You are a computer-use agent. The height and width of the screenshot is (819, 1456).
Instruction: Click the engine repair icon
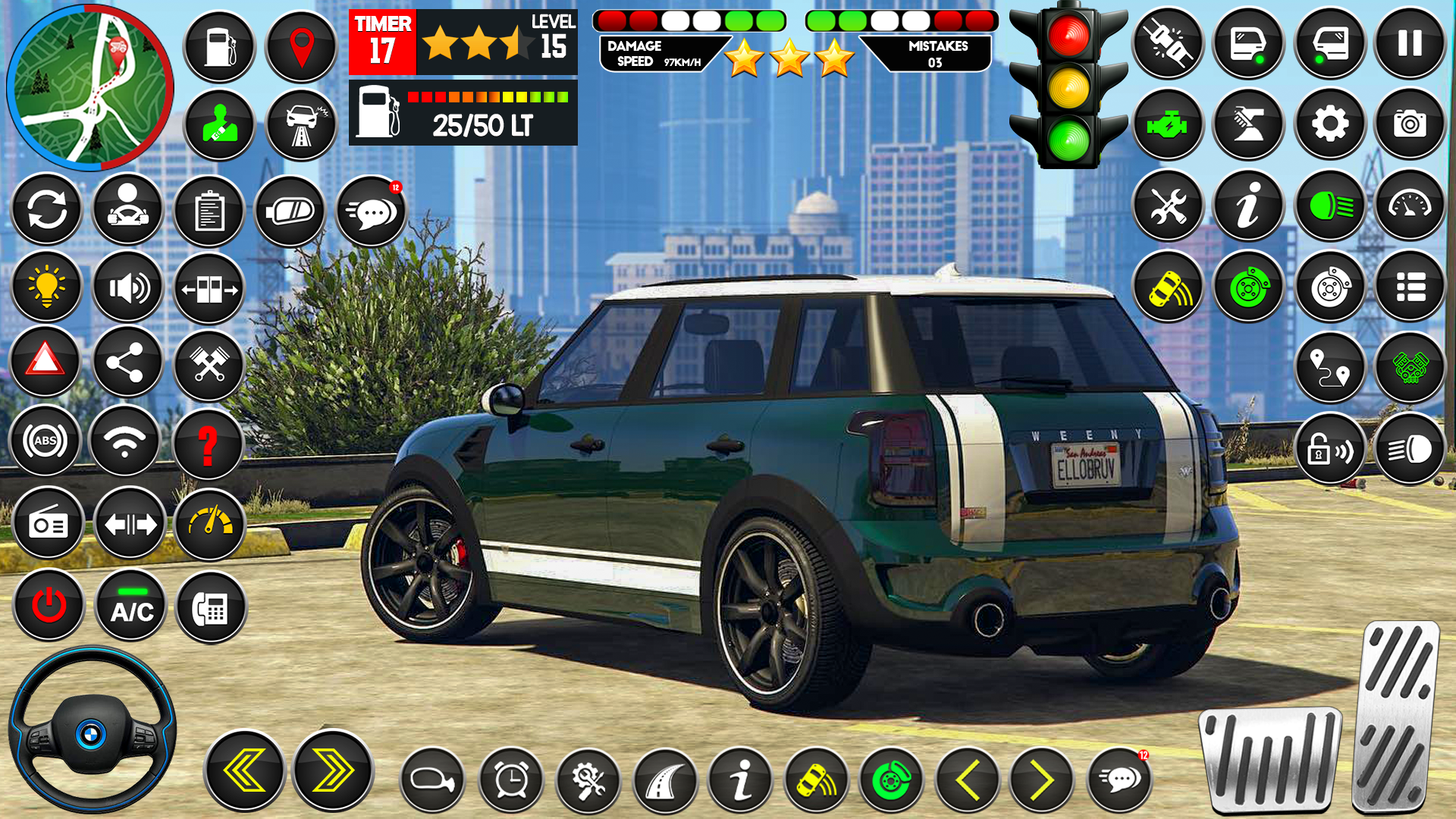1168,123
